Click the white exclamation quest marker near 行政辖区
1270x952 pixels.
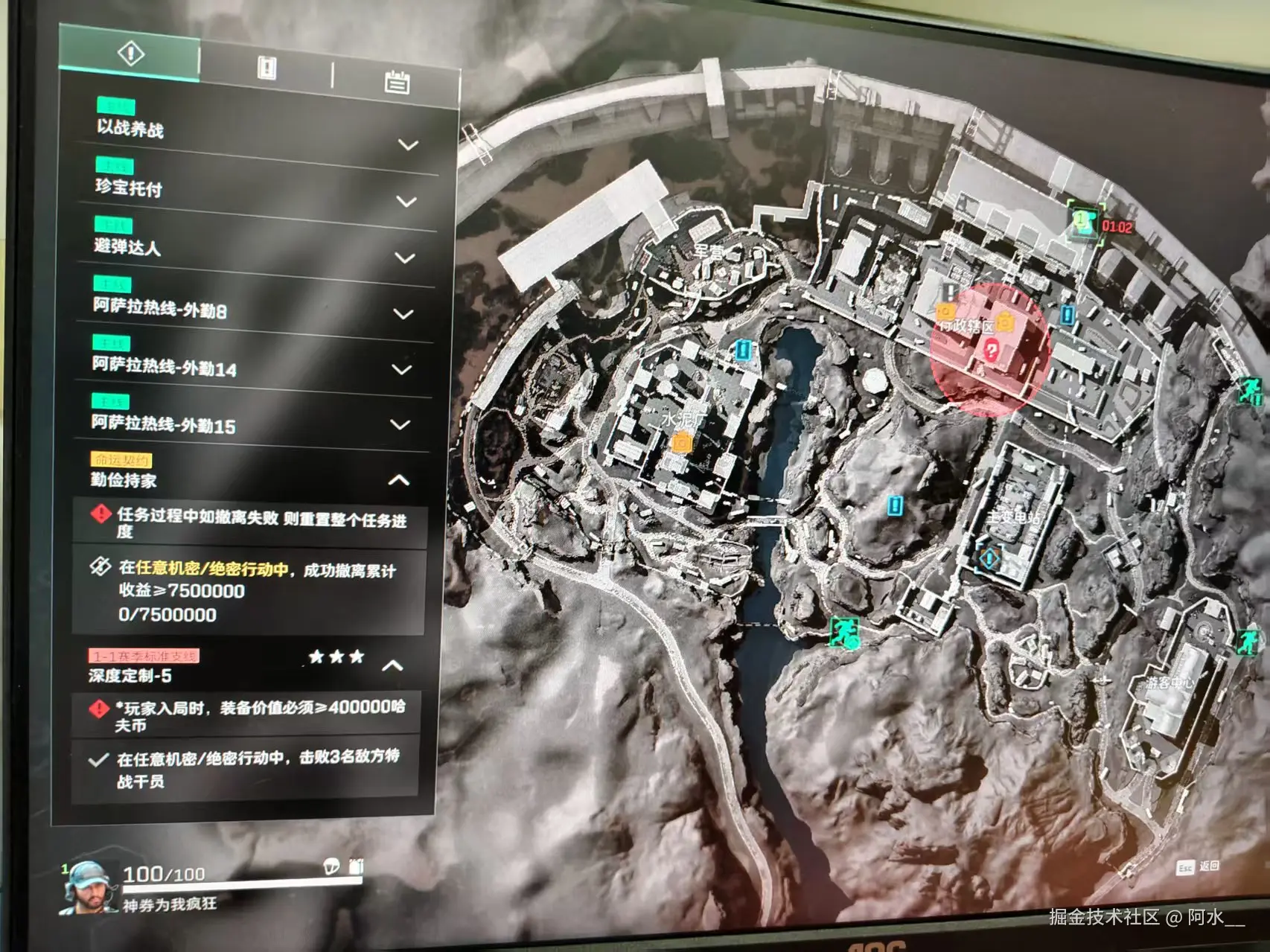[950, 292]
